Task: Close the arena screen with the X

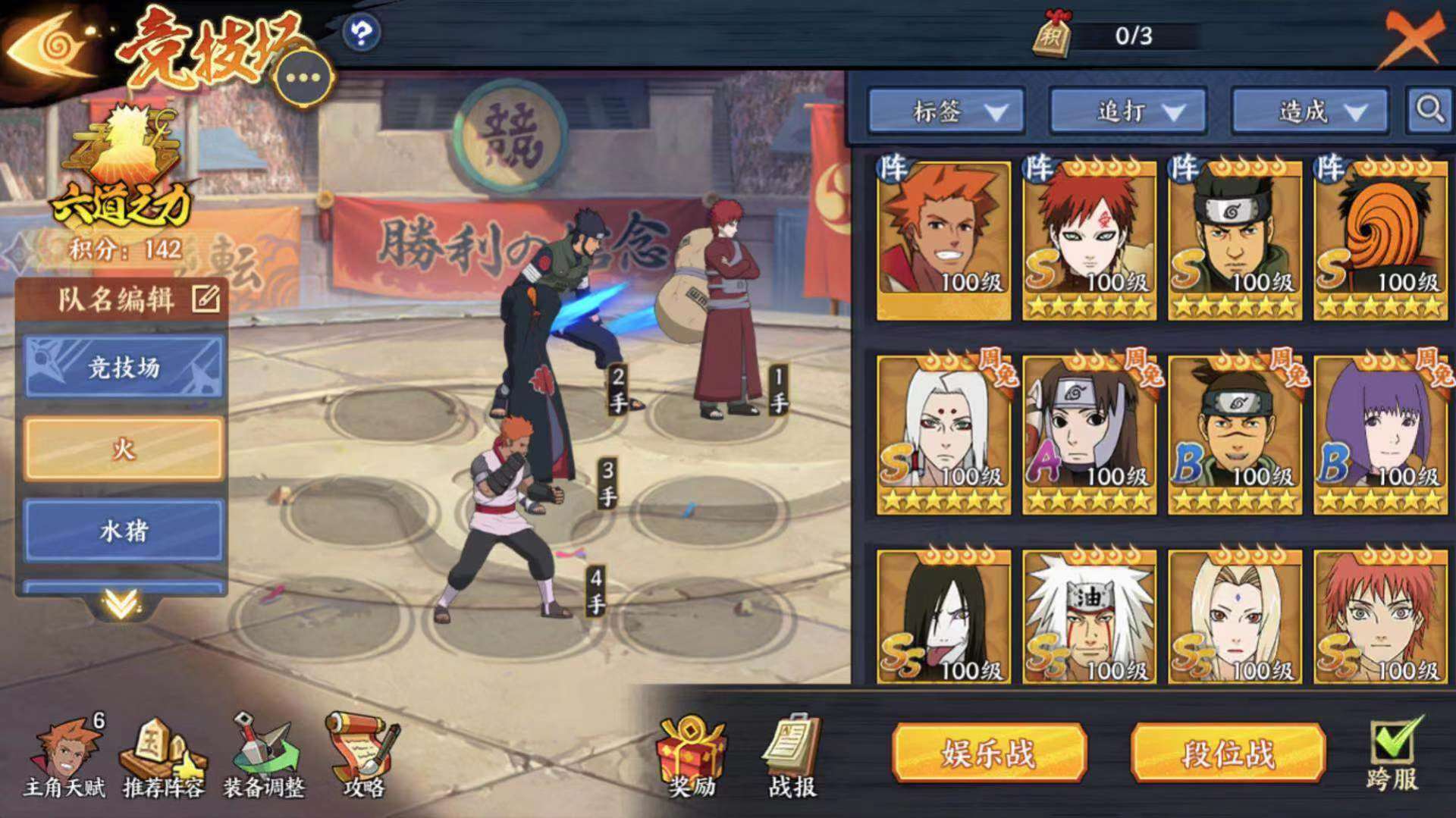Action: coord(1411,38)
